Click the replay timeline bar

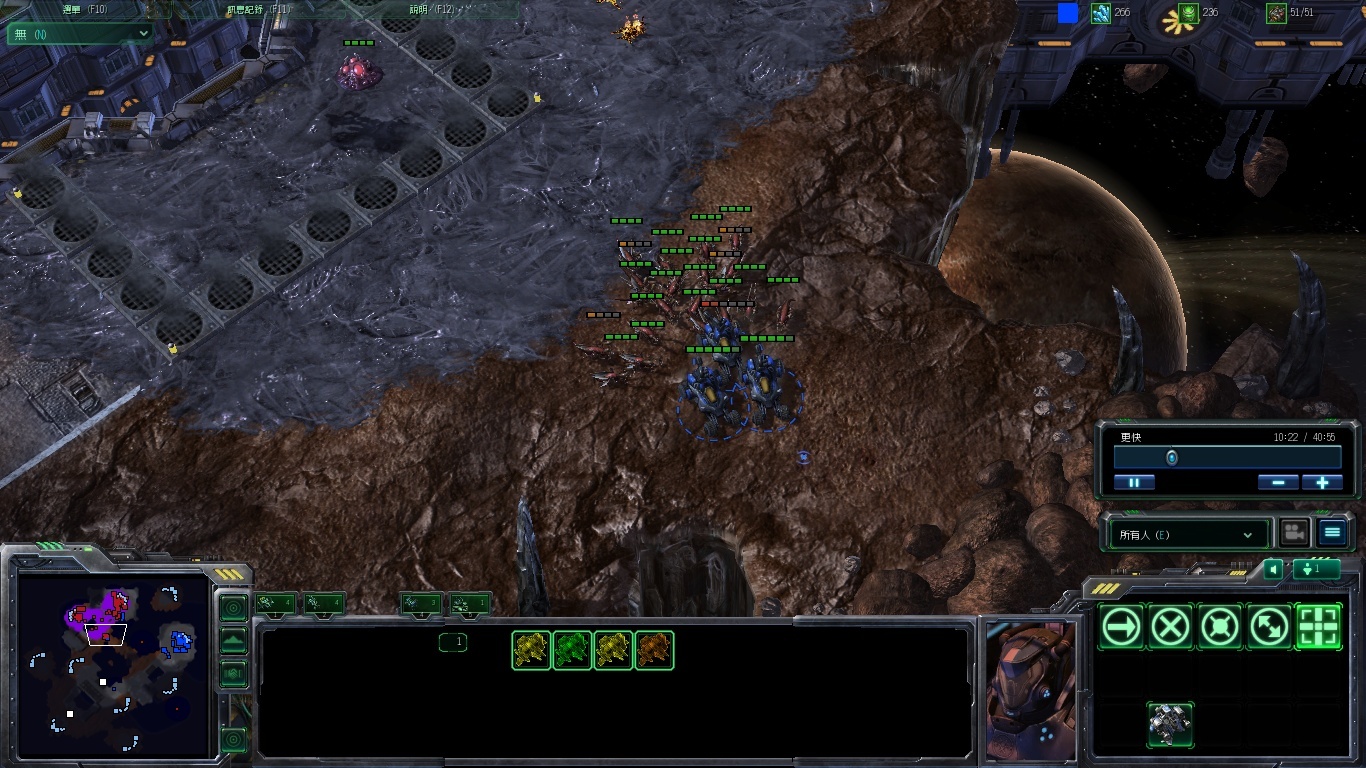click(1227, 457)
